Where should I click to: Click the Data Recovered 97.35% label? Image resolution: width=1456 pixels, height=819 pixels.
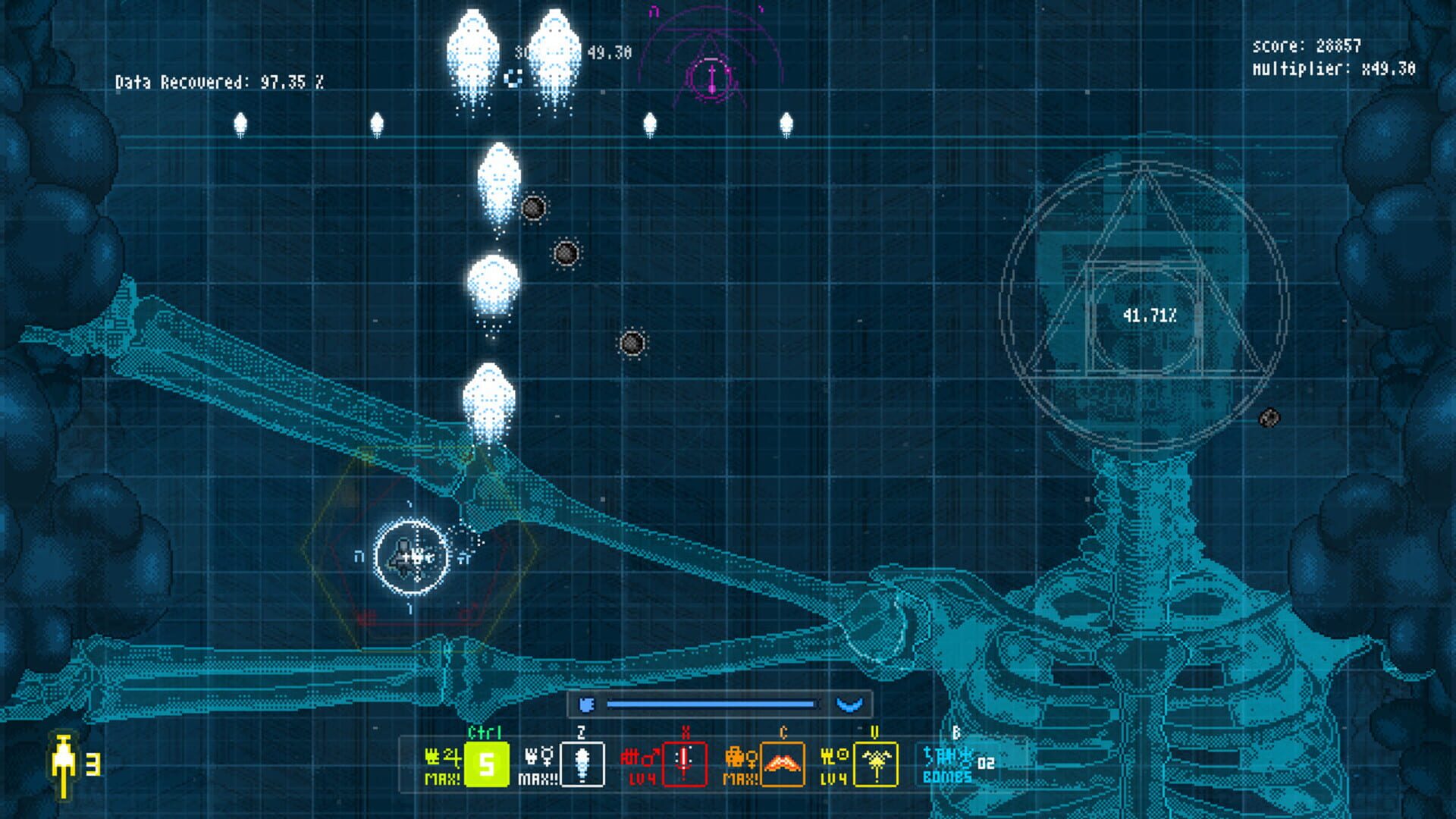coord(220,80)
